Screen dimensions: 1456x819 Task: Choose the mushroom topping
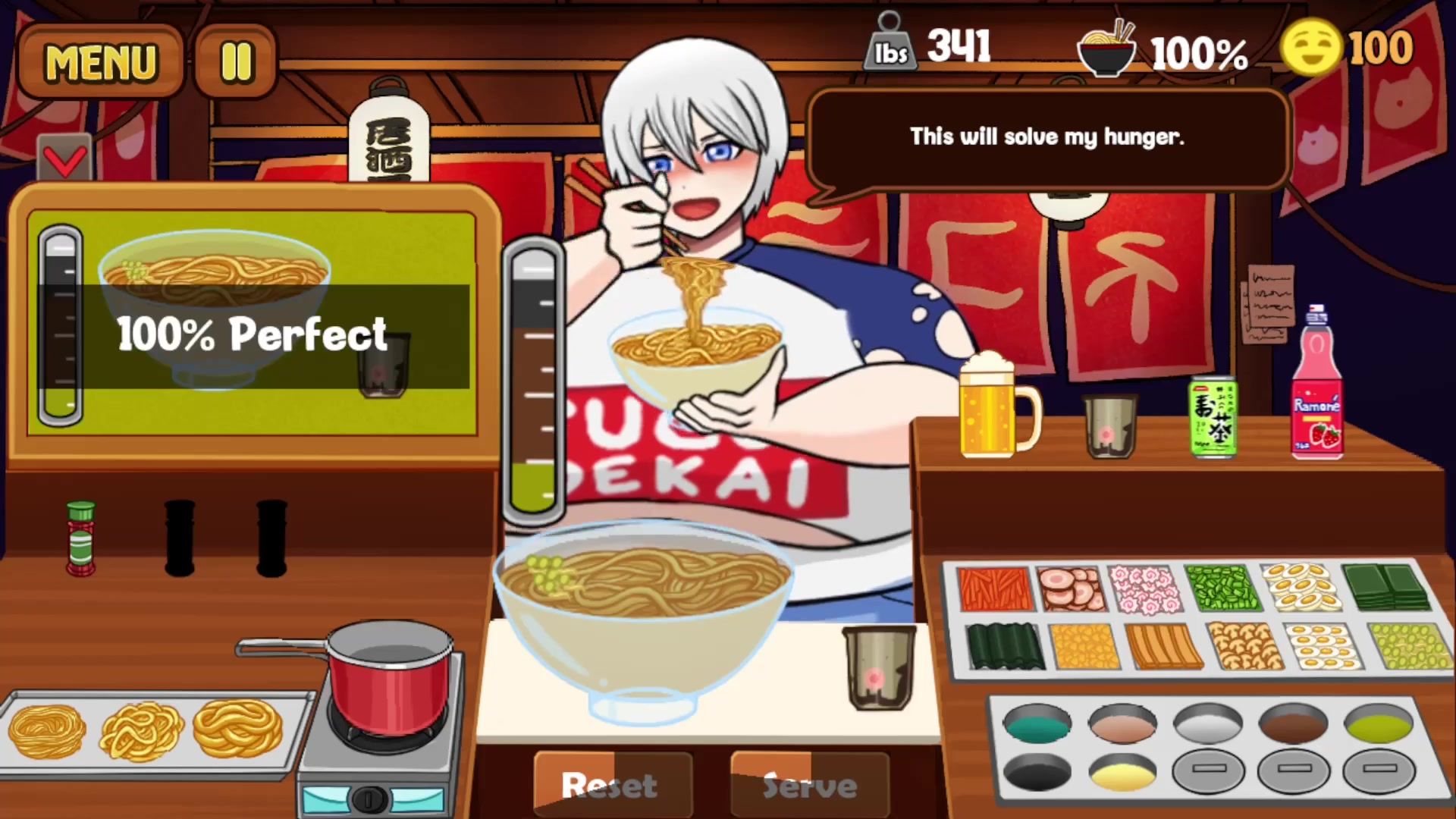coord(1244,646)
